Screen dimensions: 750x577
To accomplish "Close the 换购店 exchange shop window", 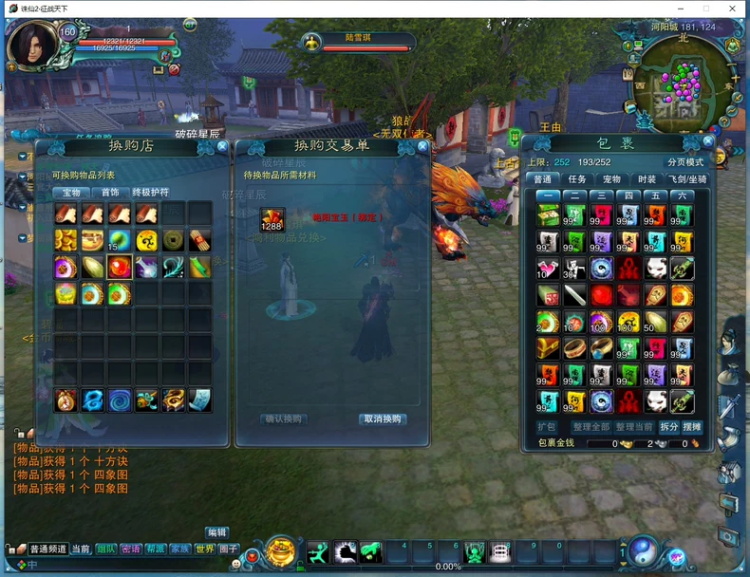I will pyautogui.click(x=222, y=146).
